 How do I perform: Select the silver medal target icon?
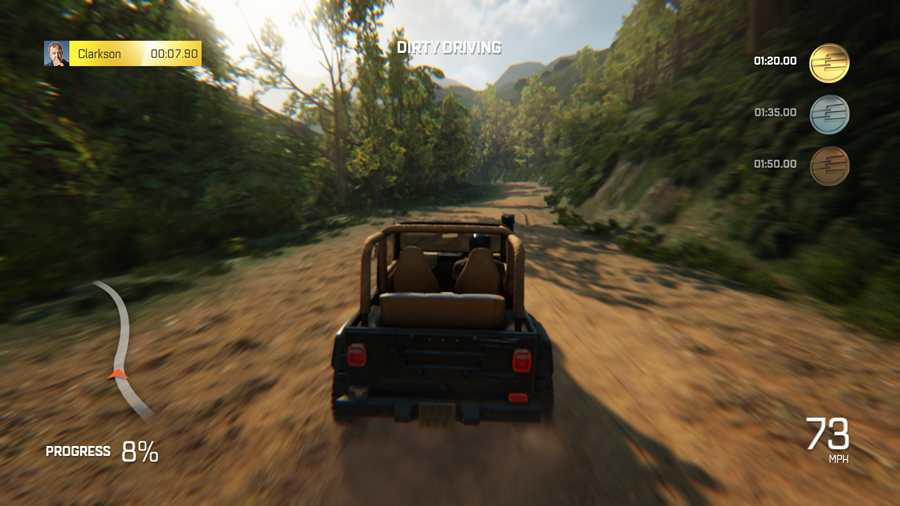click(829, 114)
